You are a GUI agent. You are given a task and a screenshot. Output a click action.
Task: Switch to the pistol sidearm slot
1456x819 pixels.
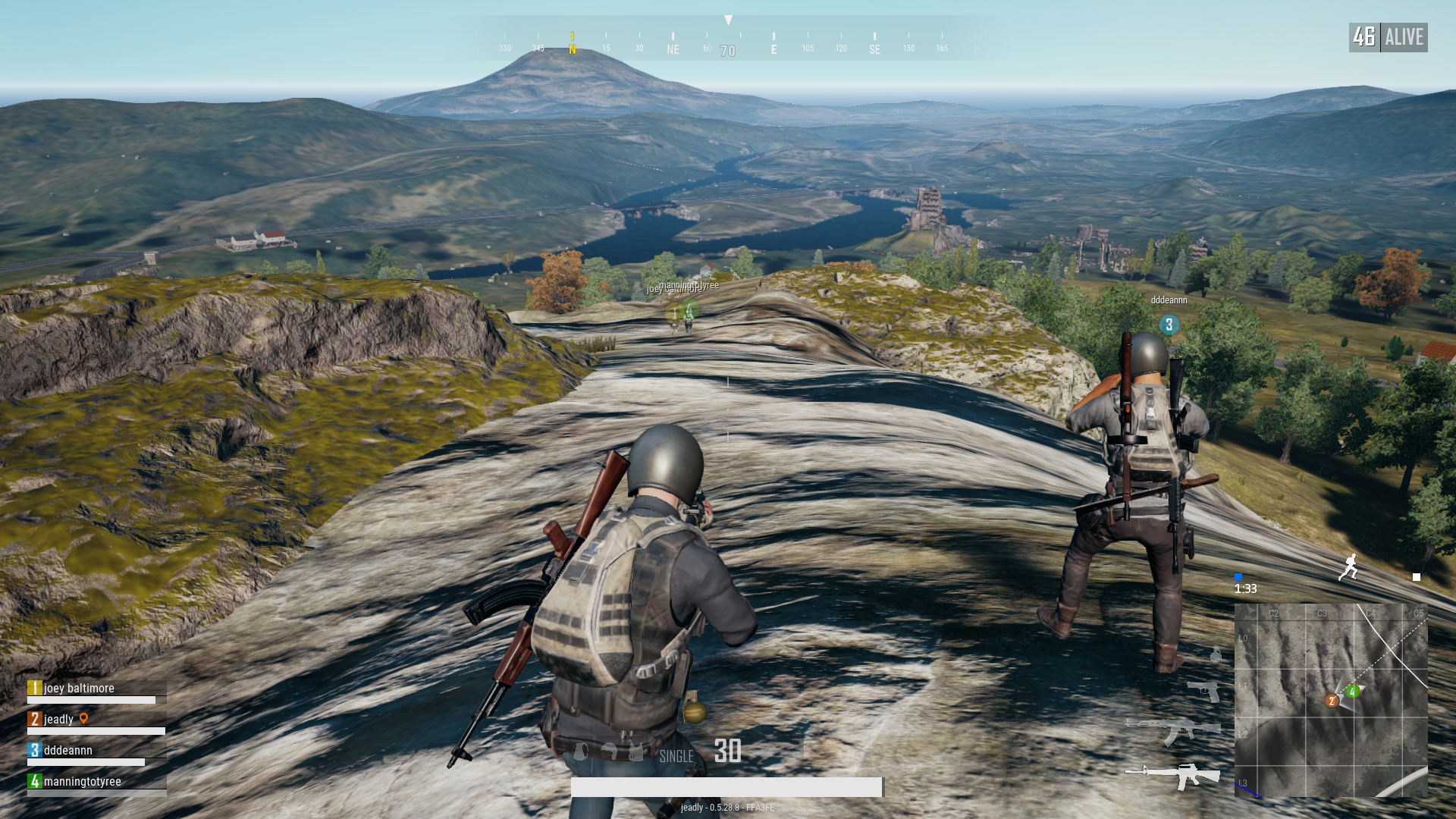(x=1204, y=690)
